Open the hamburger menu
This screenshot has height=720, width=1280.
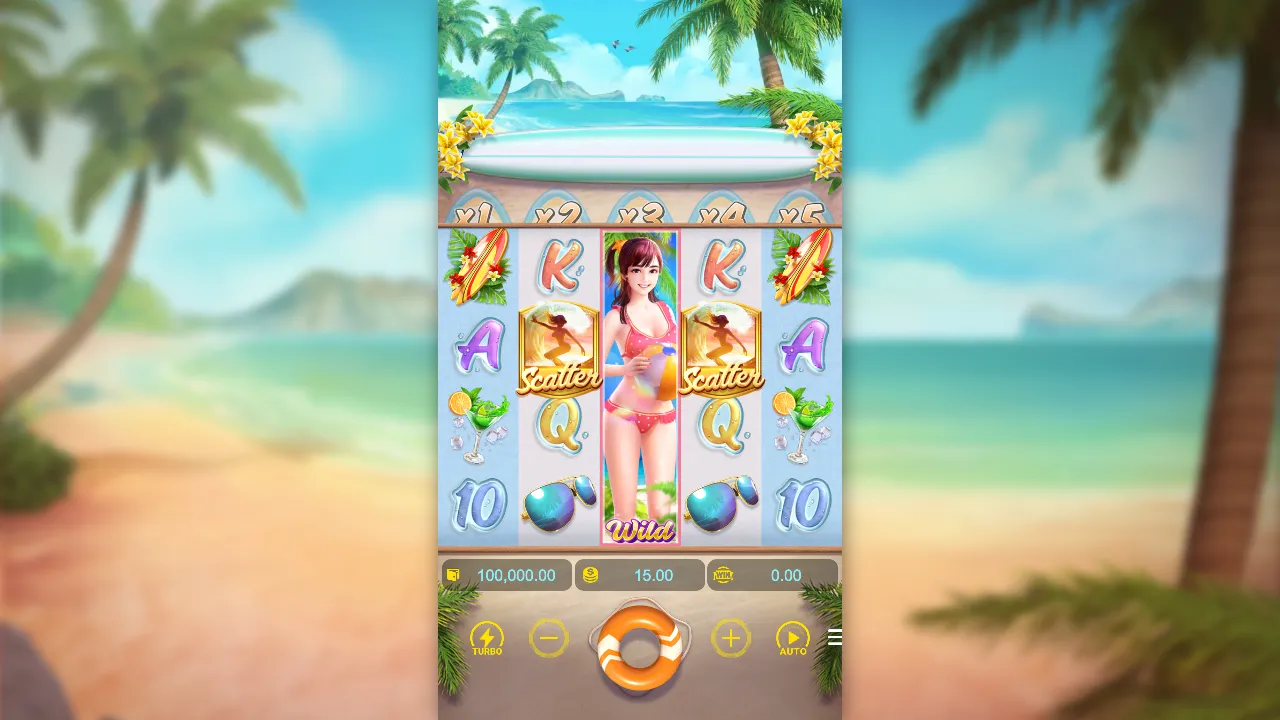pyautogui.click(x=835, y=637)
